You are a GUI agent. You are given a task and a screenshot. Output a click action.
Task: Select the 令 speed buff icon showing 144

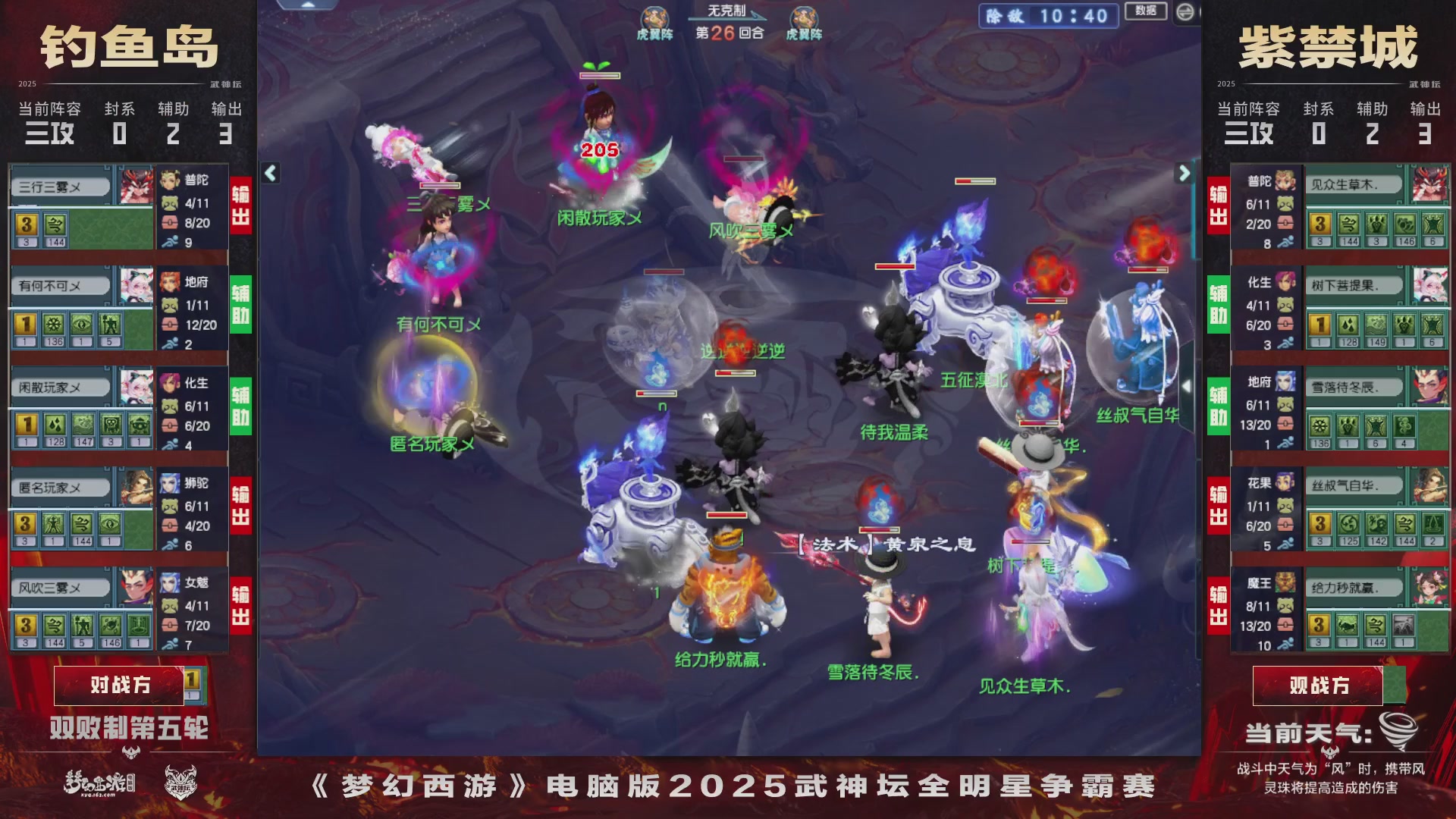(x=55, y=226)
